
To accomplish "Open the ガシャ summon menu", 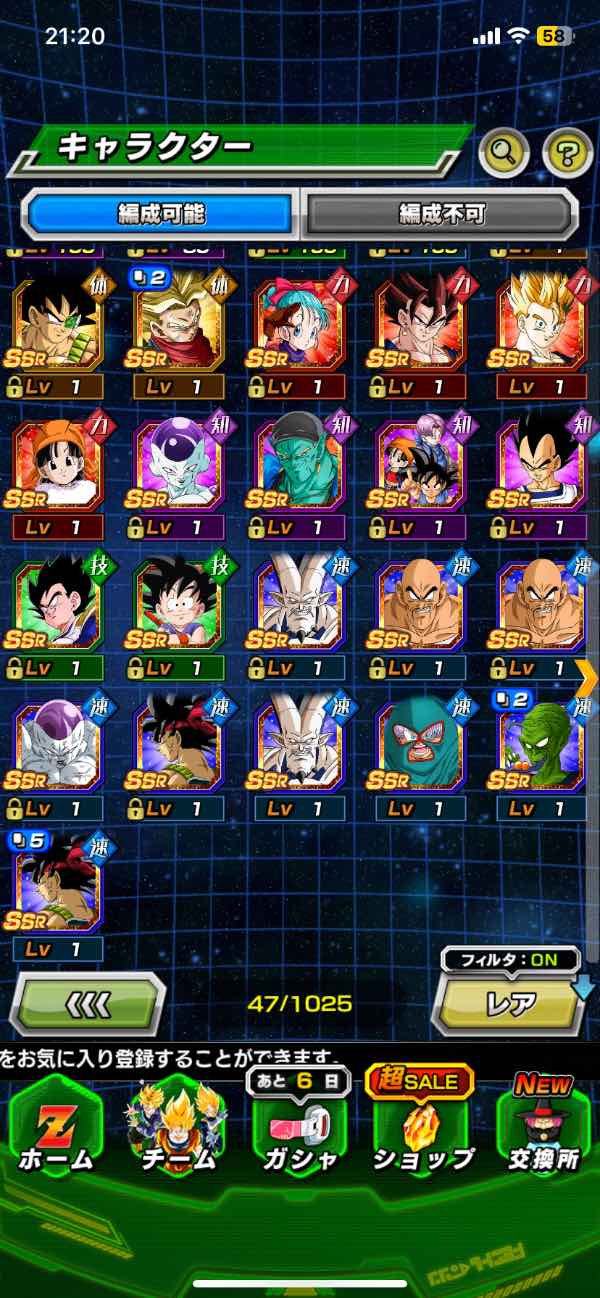I will [300, 1130].
